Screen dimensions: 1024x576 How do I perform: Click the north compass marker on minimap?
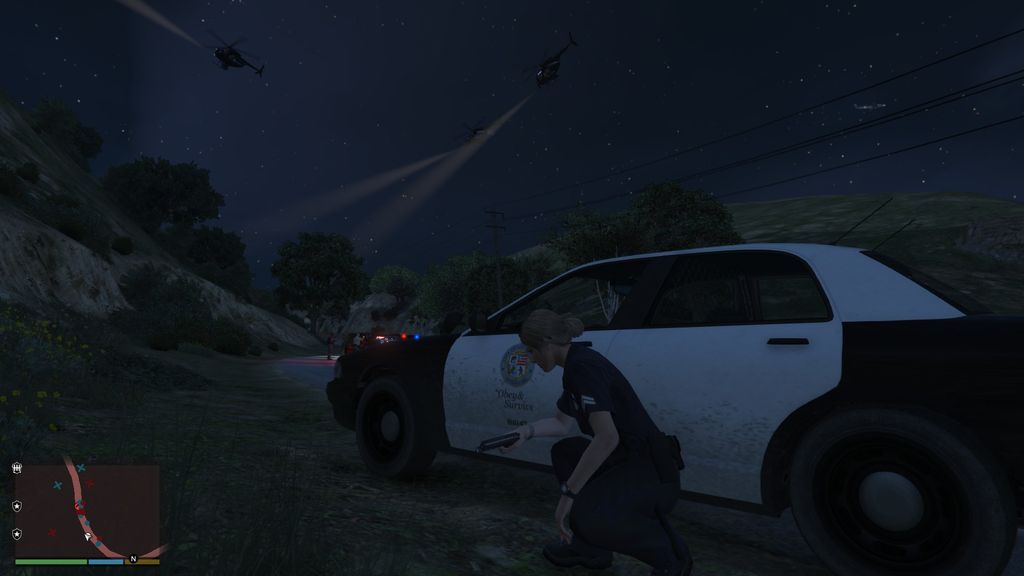pos(132,558)
